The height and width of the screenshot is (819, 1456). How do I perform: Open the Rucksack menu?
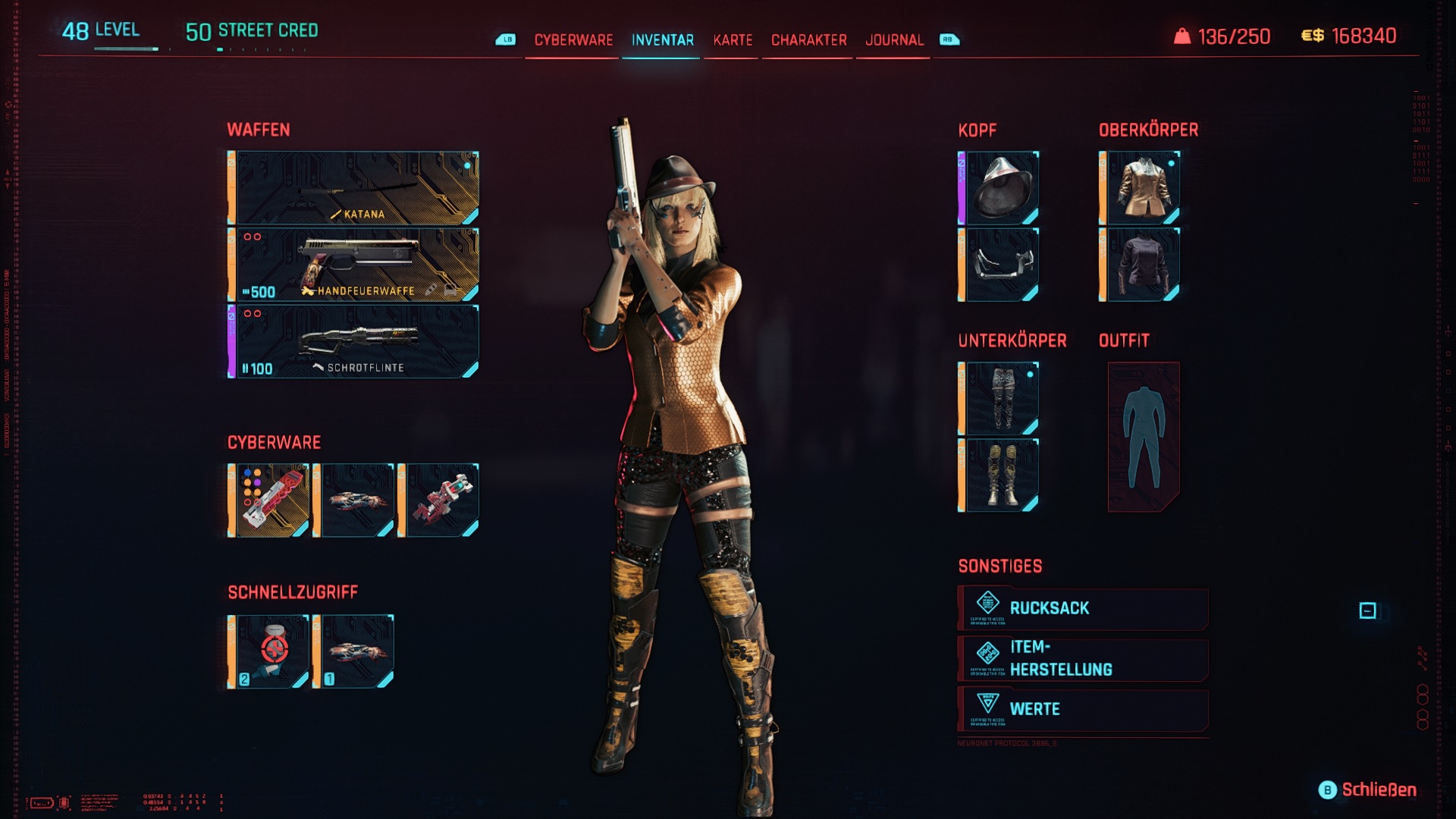point(1083,608)
